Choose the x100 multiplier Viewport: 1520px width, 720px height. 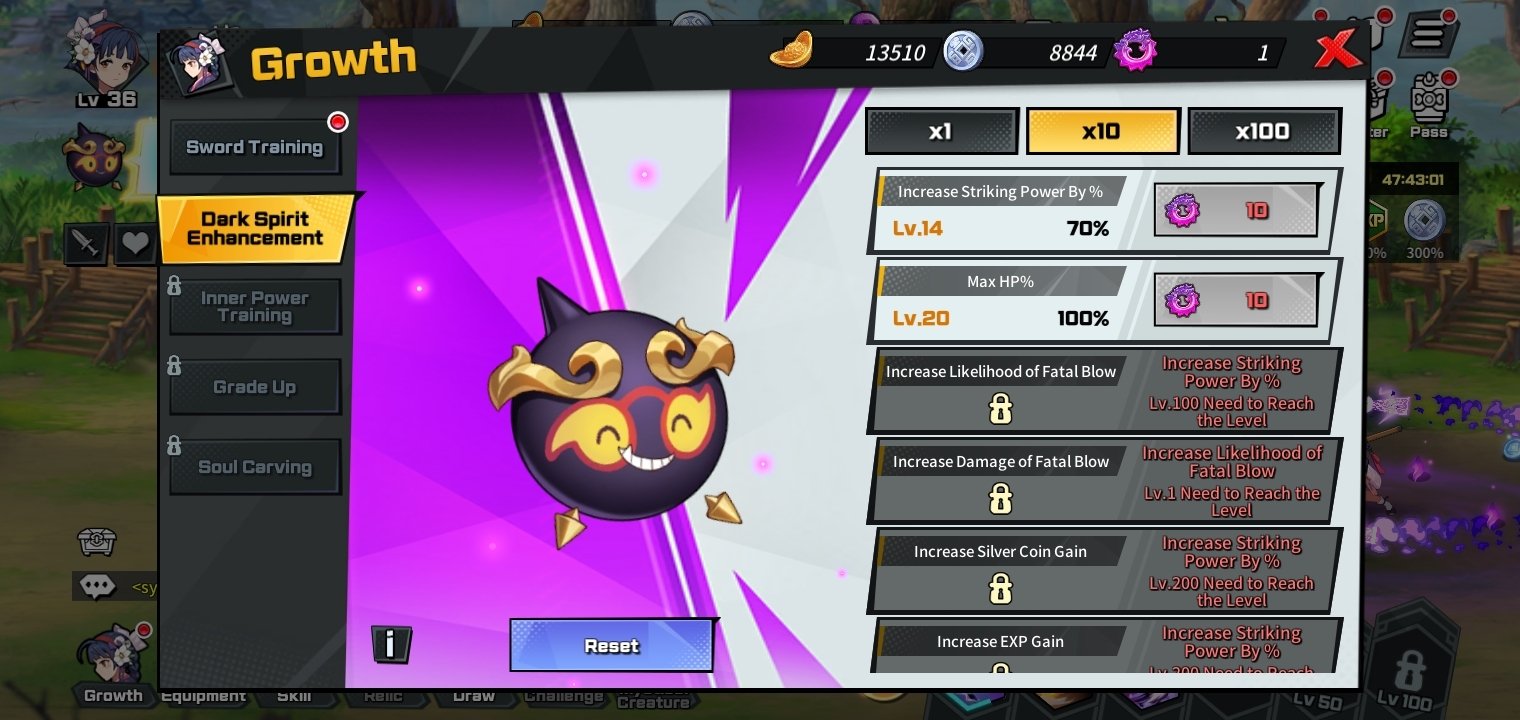[x=1263, y=131]
